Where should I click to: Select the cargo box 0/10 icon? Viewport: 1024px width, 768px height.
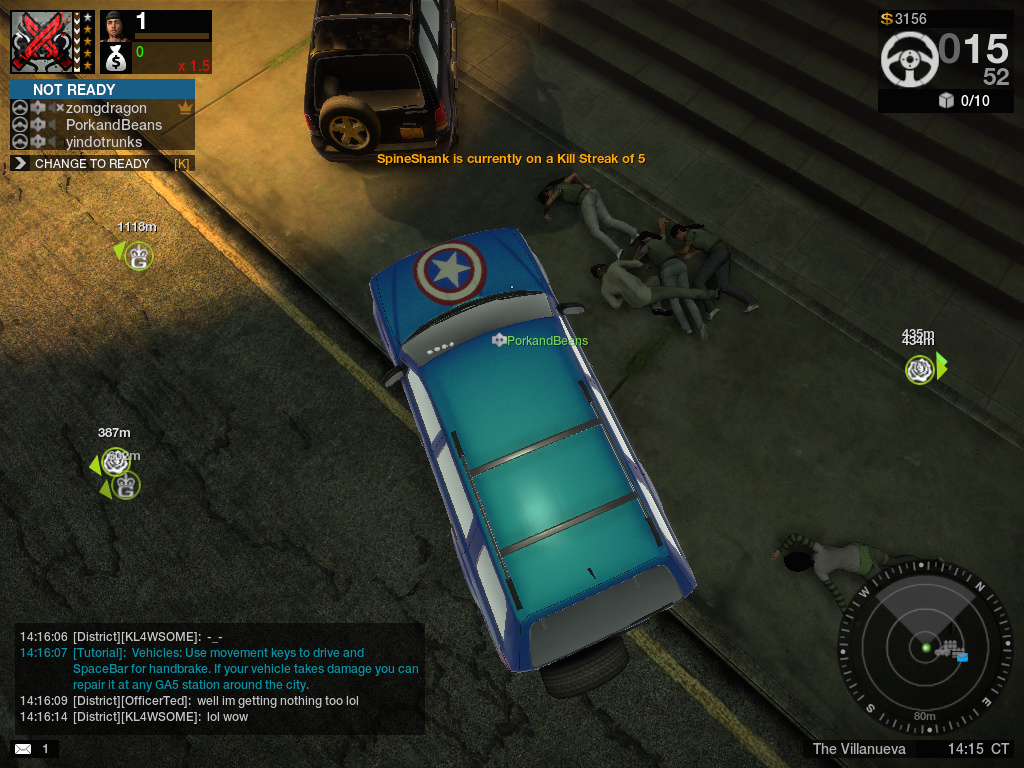pyautogui.click(x=946, y=100)
